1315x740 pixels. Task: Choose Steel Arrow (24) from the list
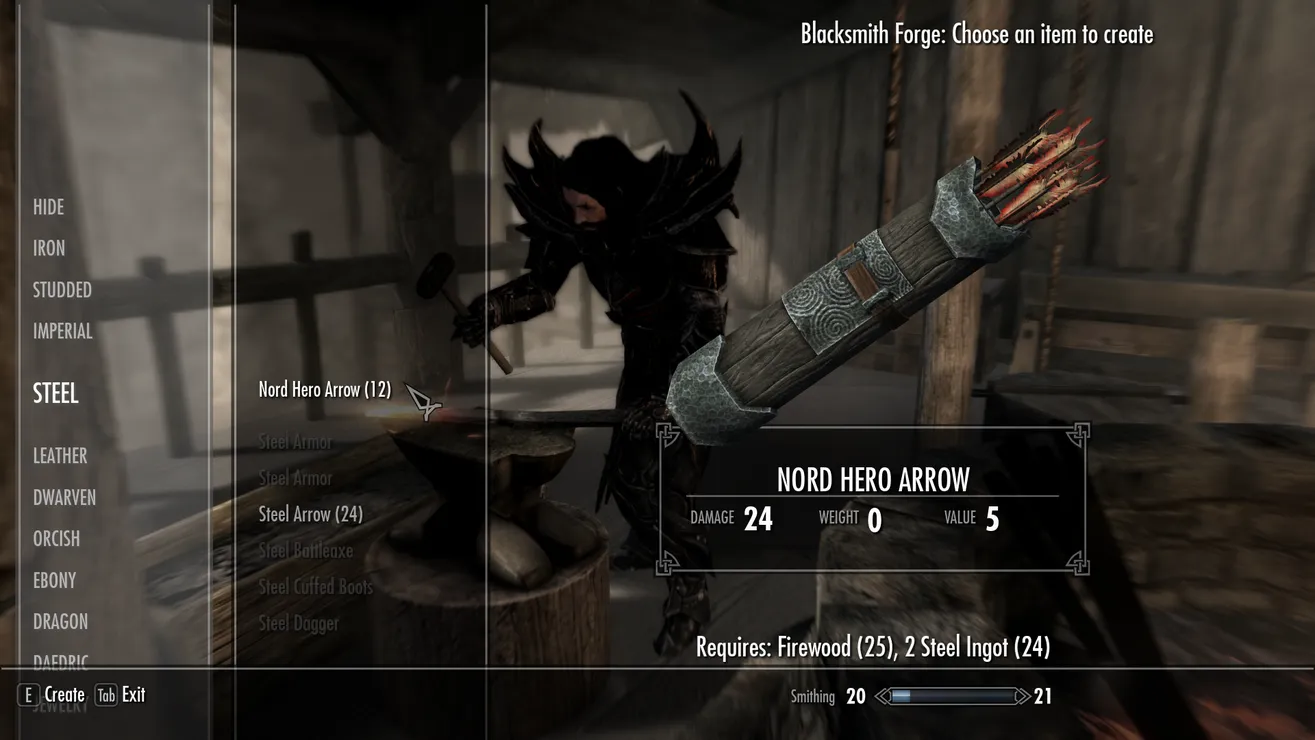click(x=310, y=514)
